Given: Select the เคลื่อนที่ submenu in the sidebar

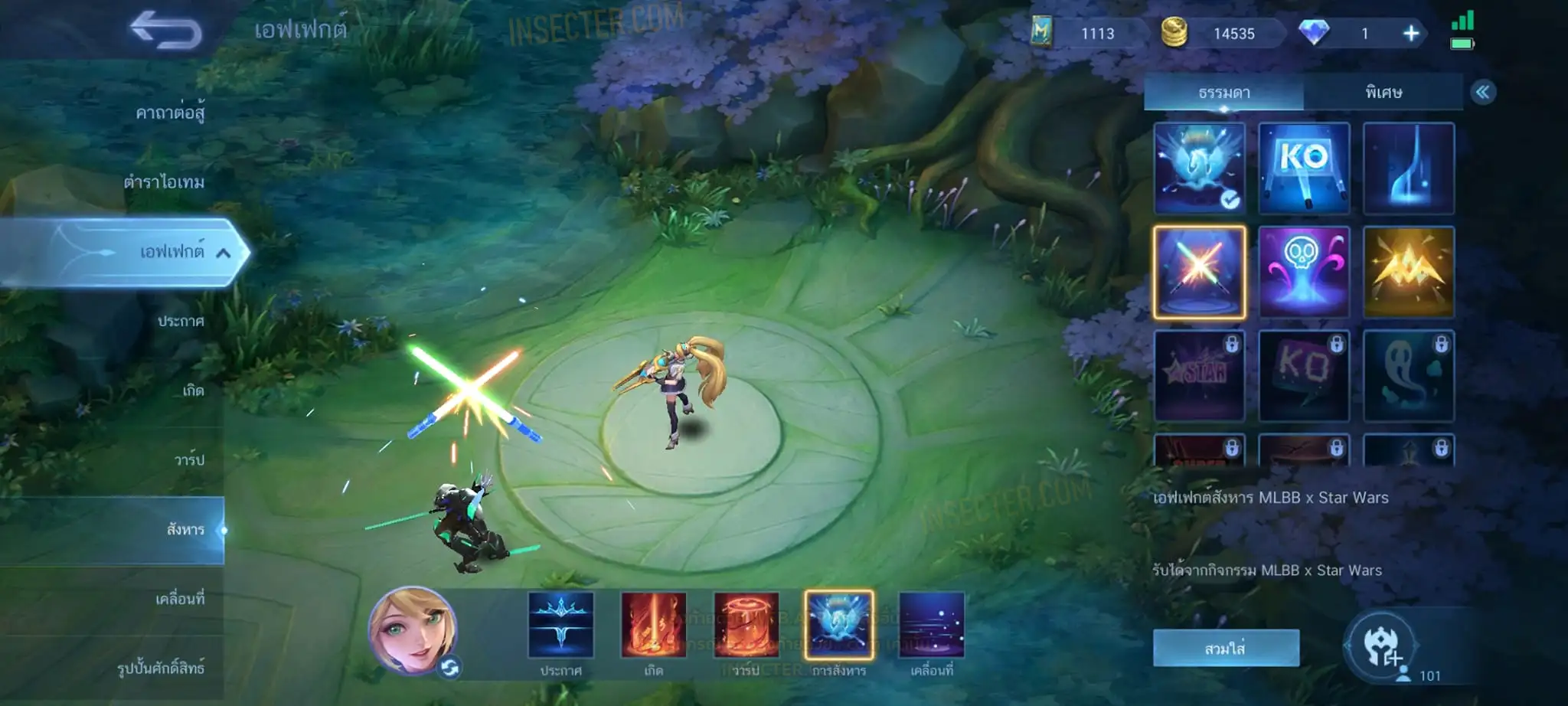Looking at the screenshot, I should pyautogui.click(x=180, y=599).
